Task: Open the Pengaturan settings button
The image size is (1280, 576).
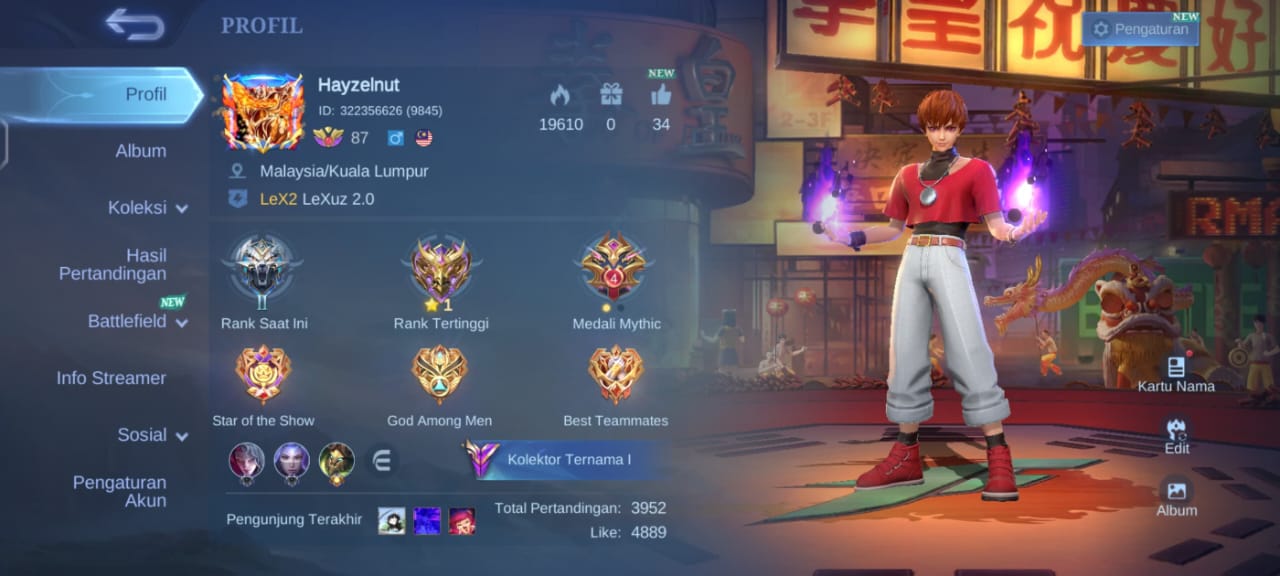Action: click(1142, 29)
